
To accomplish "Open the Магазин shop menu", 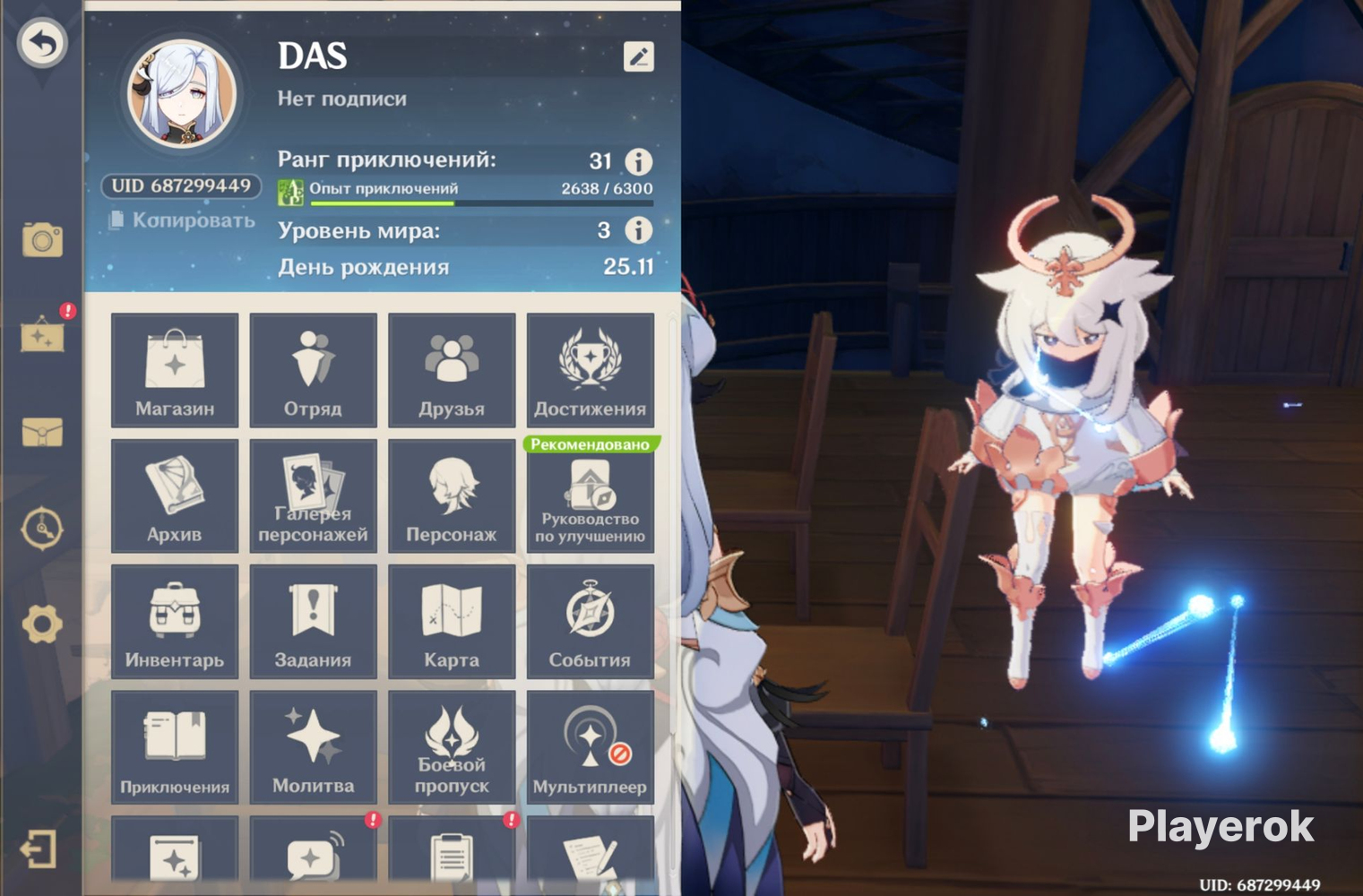I will (175, 370).
